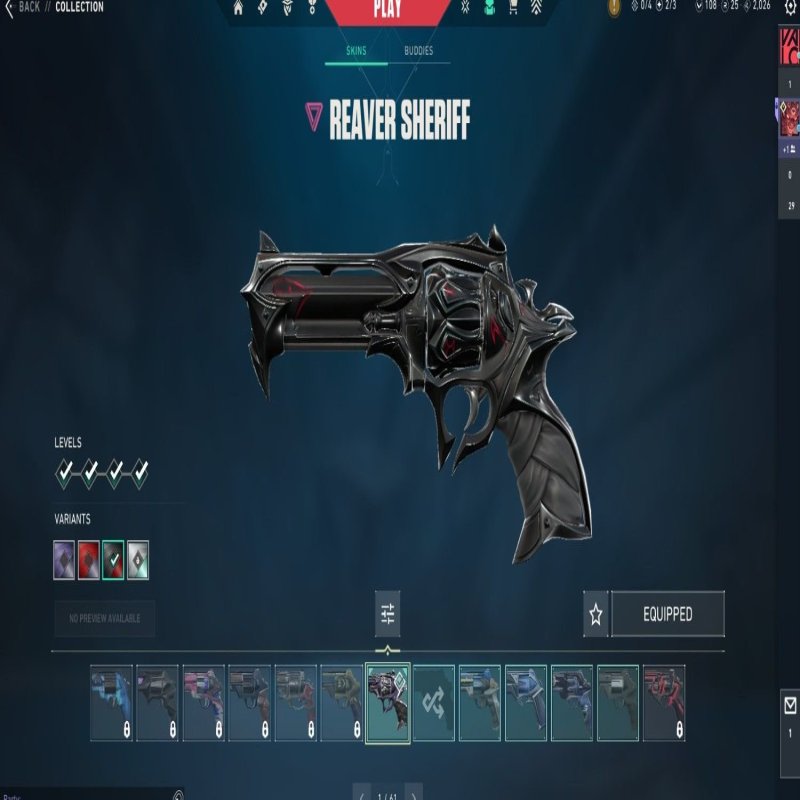Select the highlighted Reaver Sheriff thumbnail
The height and width of the screenshot is (800, 800).
point(388,703)
